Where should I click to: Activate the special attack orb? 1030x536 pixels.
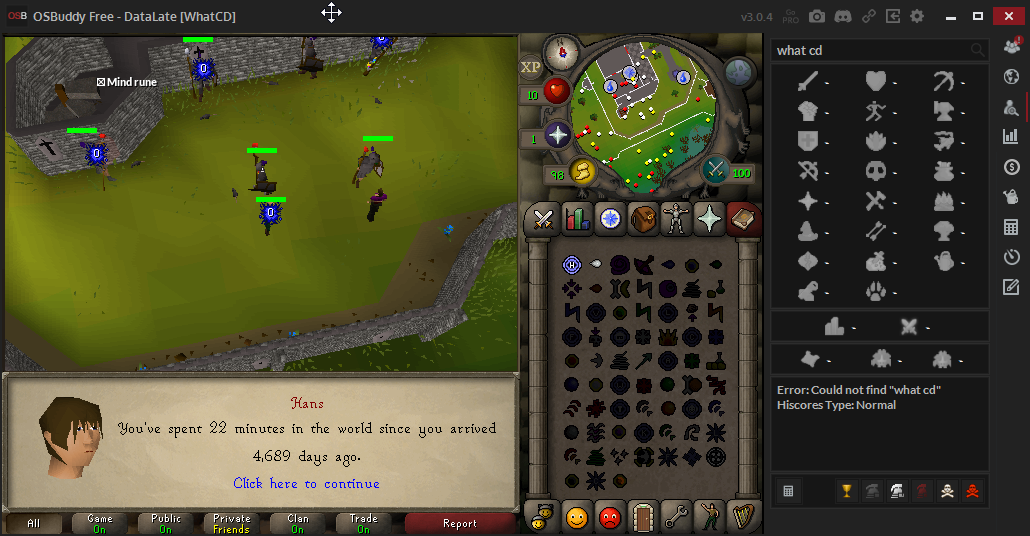coord(716,169)
